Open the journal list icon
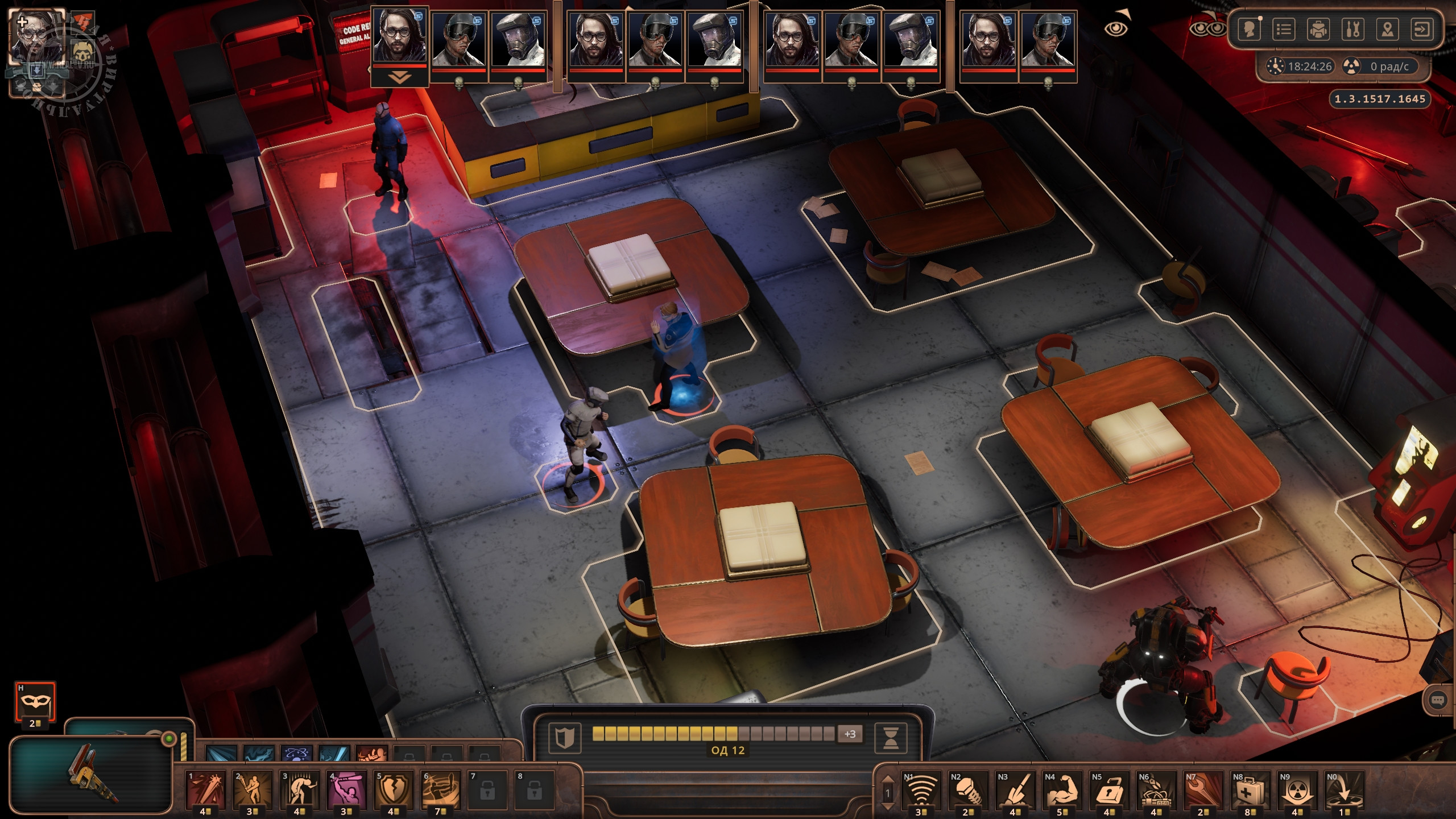The image size is (1456, 819). click(1284, 30)
